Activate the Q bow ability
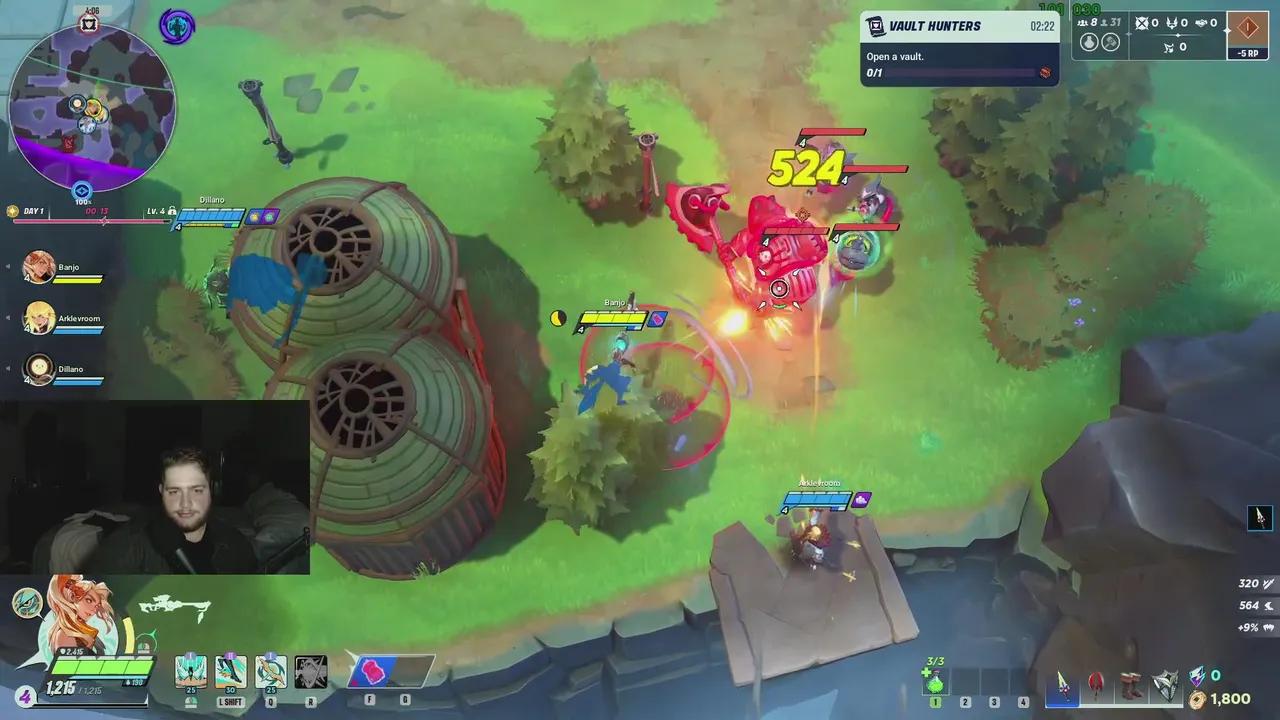This screenshot has height=720, width=1280. pos(270,673)
